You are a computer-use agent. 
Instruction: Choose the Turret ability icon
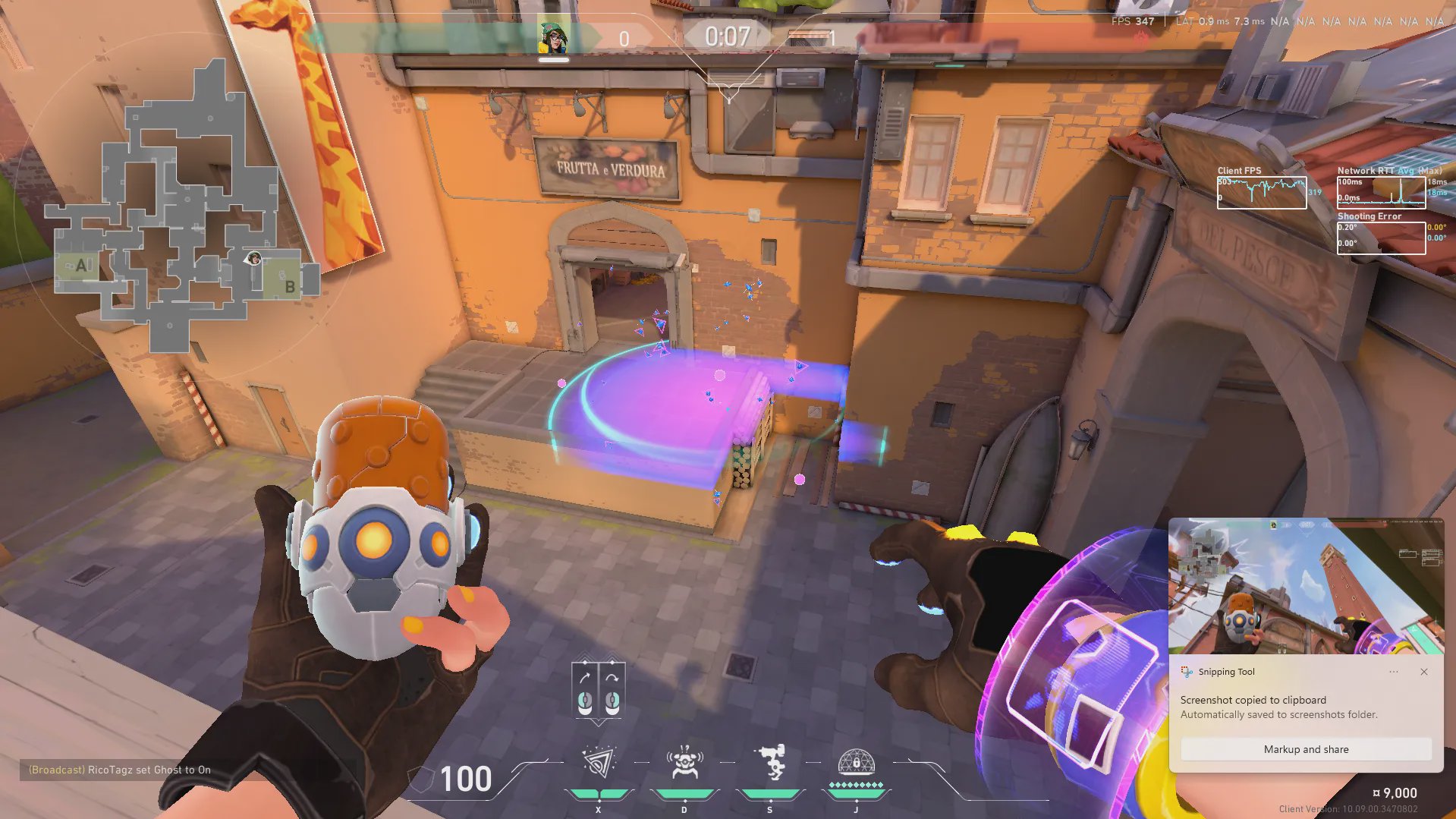coord(770,763)
